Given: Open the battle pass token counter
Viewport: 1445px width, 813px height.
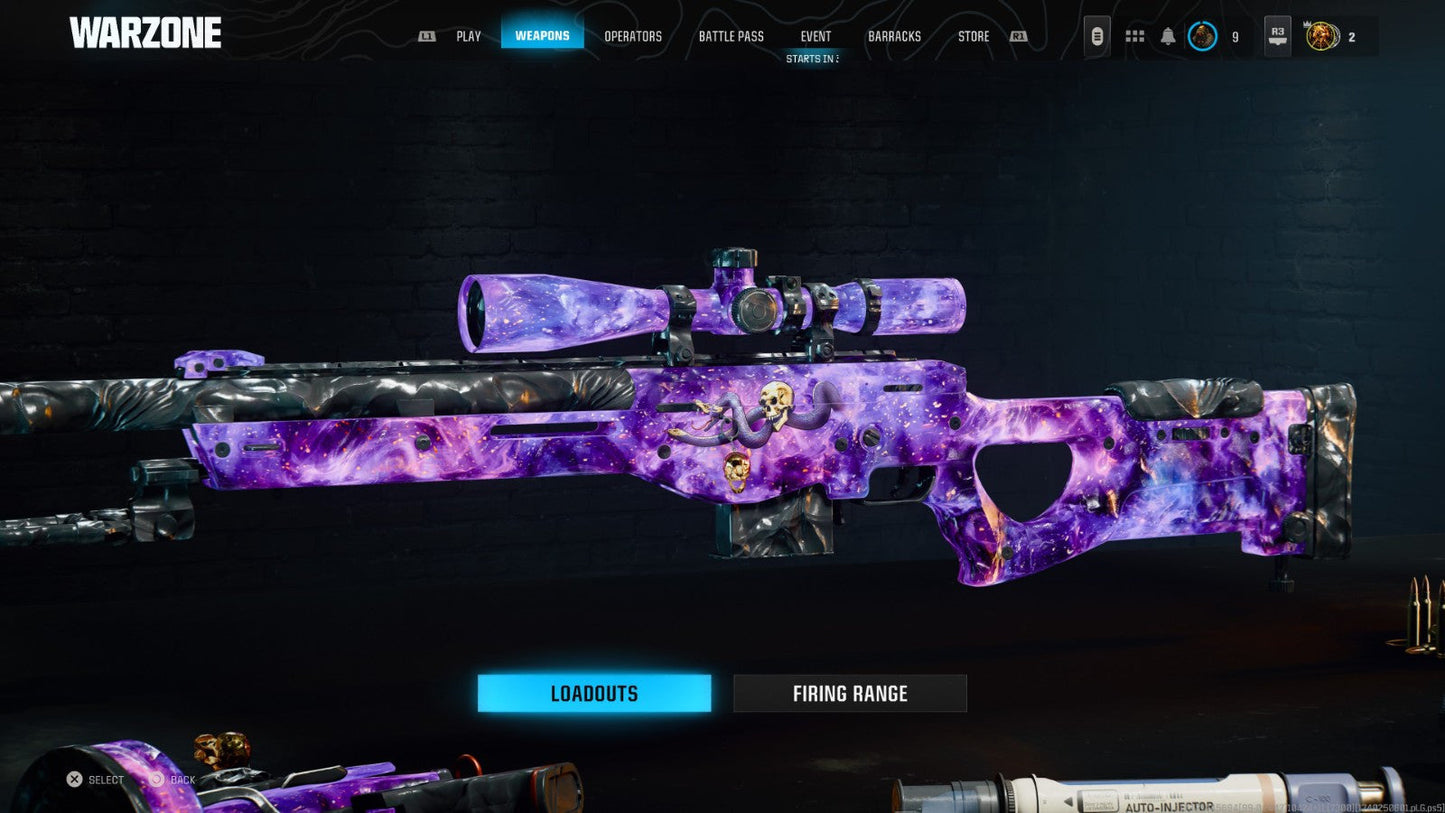Looking at the screenshot, I should [1322, 36].
